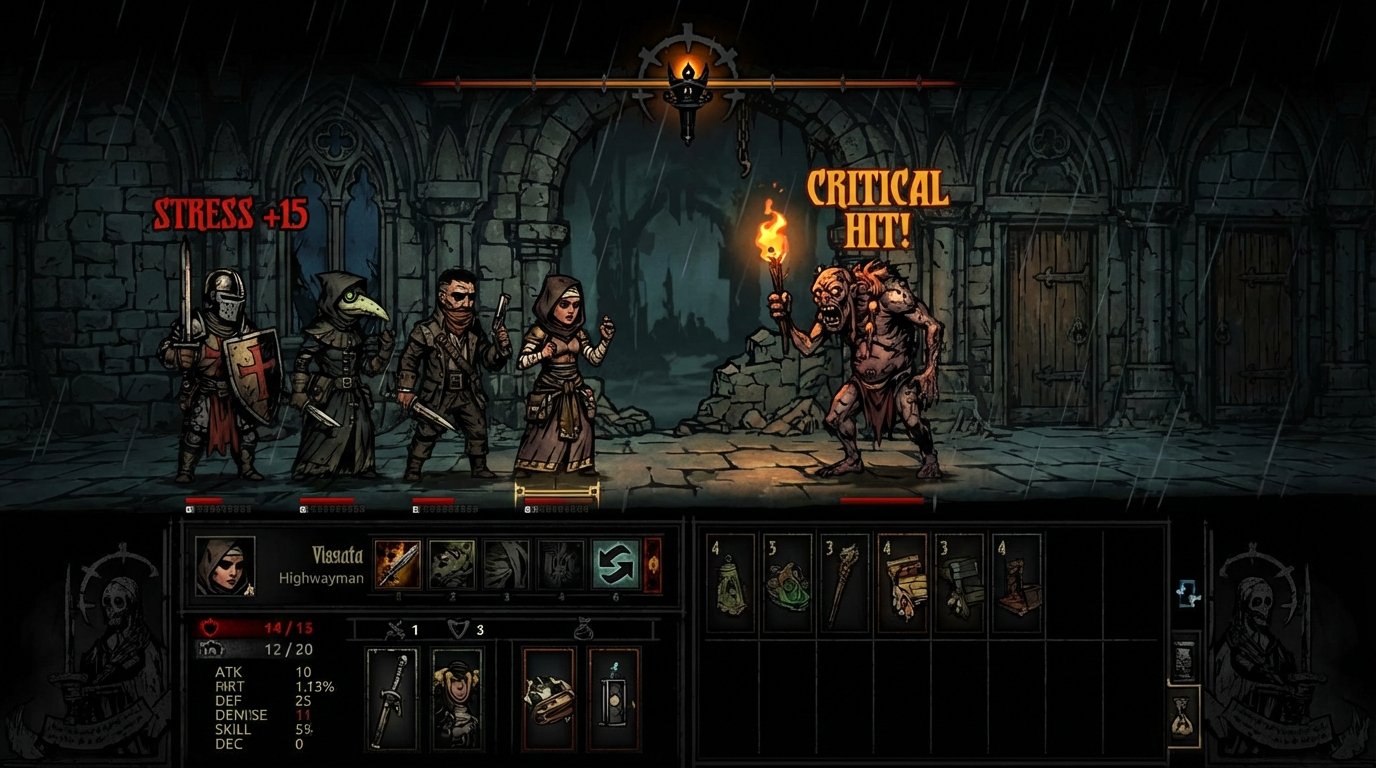
Task: Select the second combat skill slot
Action: click(452, 565)
